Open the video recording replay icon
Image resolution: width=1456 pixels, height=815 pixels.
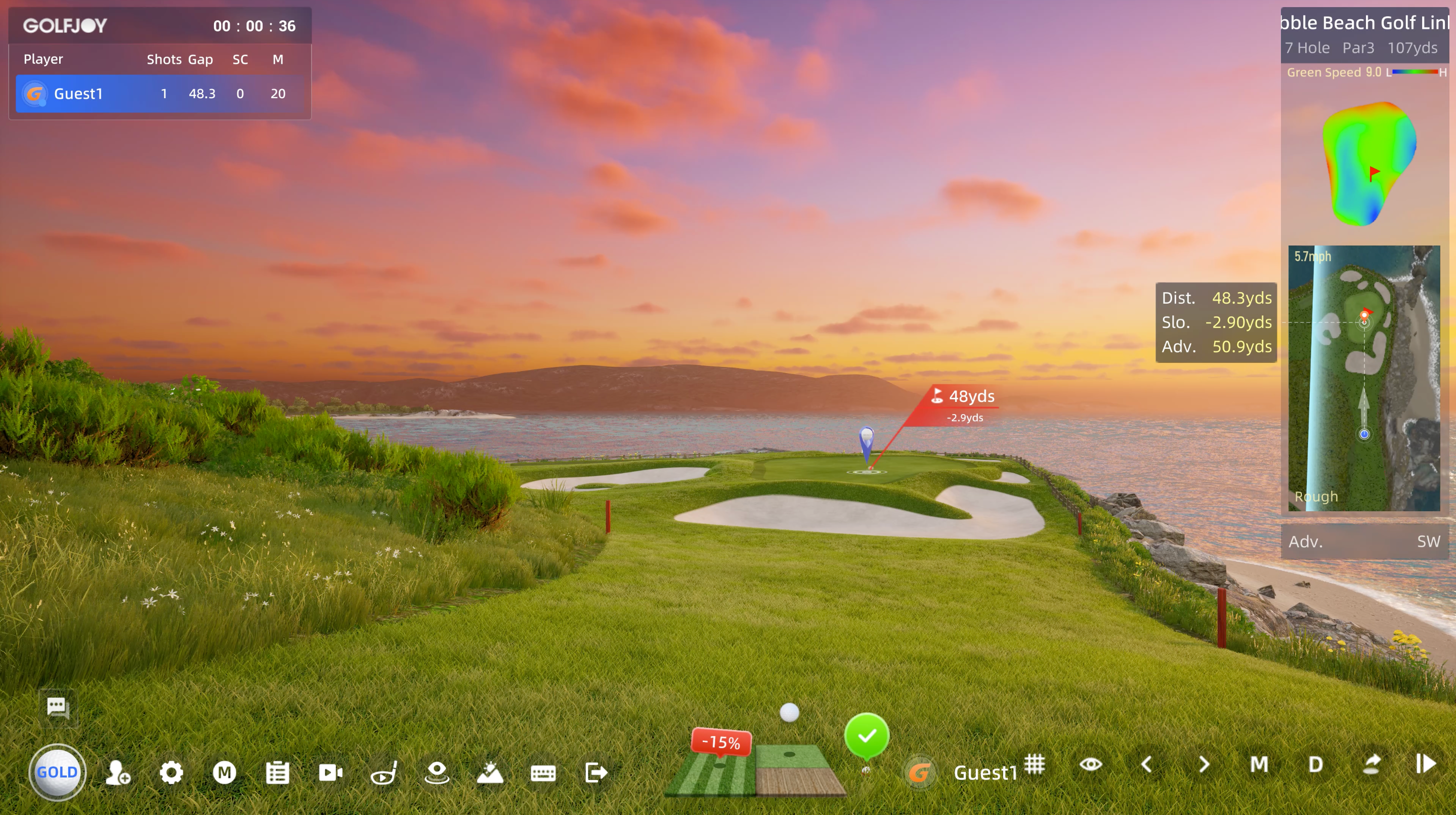click(x=331, y=772)
